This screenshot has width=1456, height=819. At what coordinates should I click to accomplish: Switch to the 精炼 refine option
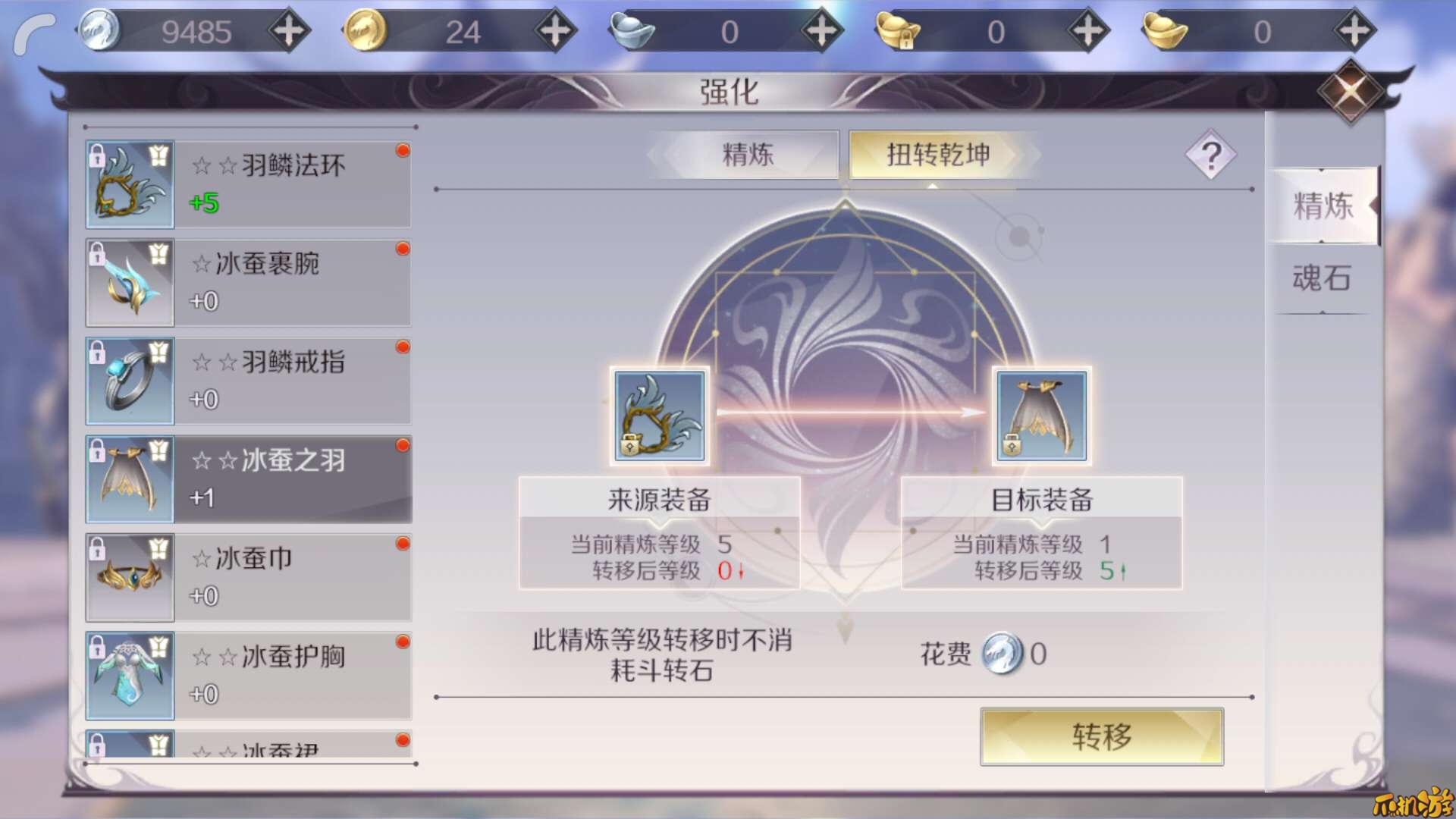point(747,154)
